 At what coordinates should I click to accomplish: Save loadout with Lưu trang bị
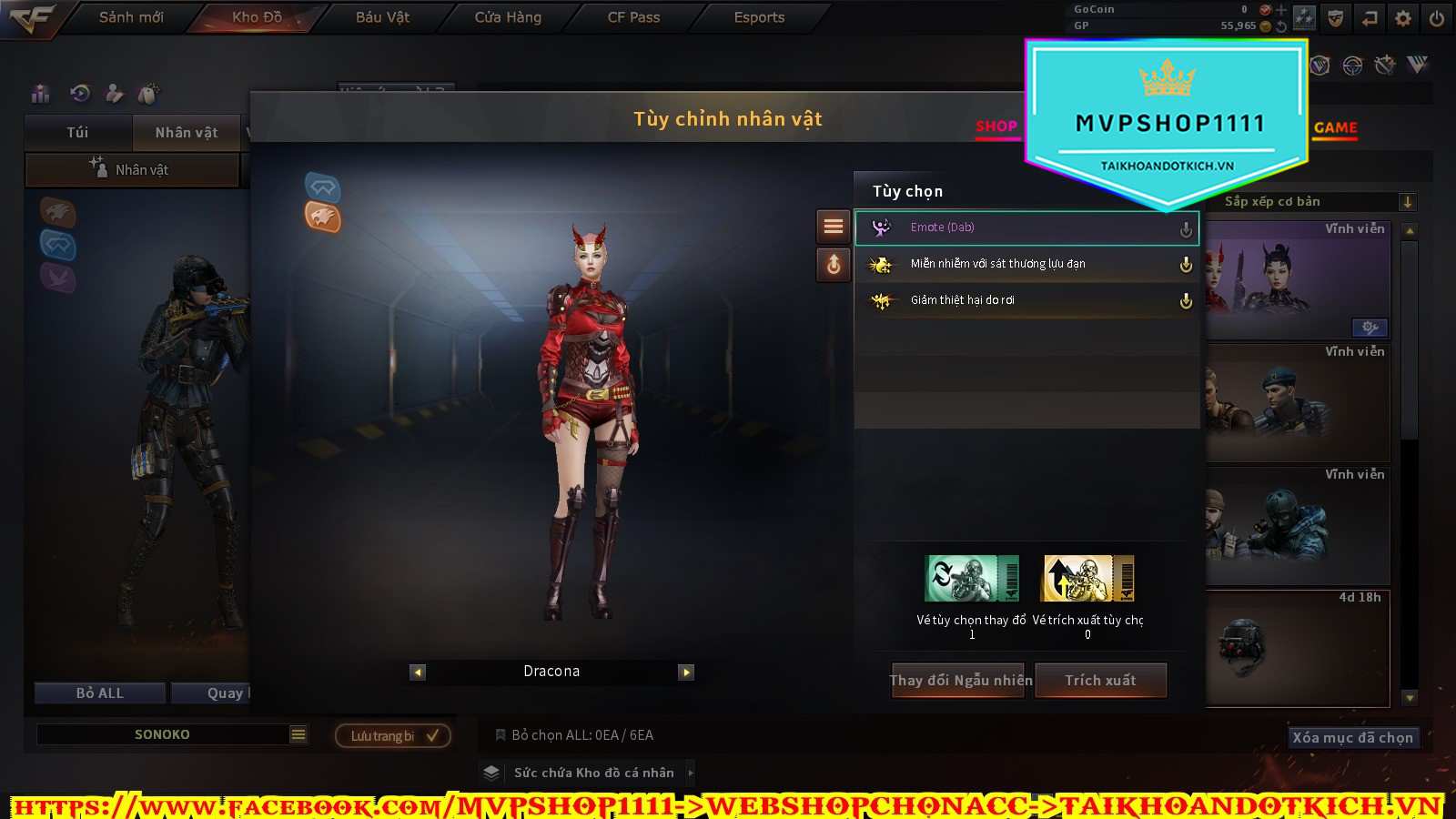tap(393, 736)
